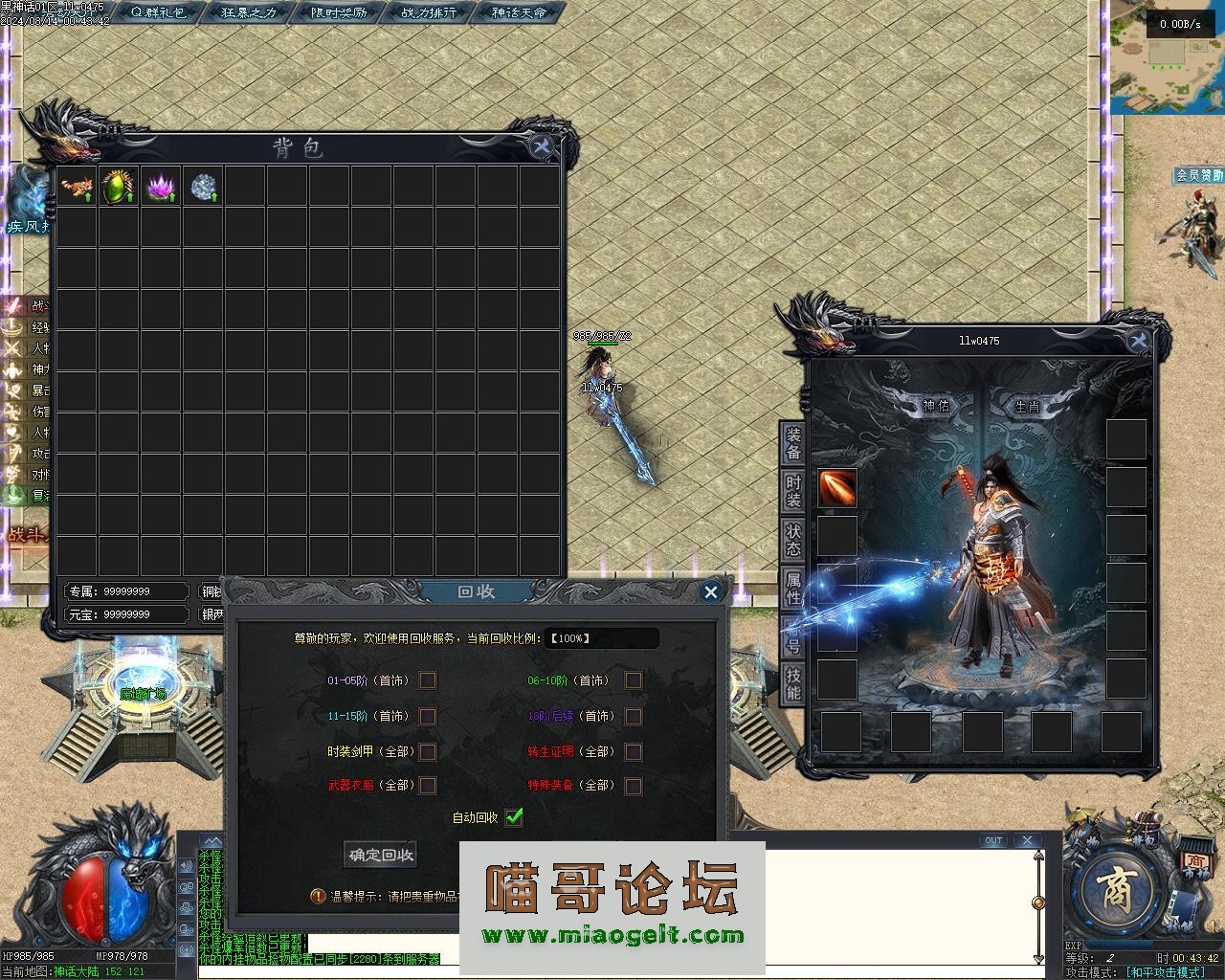Click the 确定回收 confirm recycle button

[380, 855]
